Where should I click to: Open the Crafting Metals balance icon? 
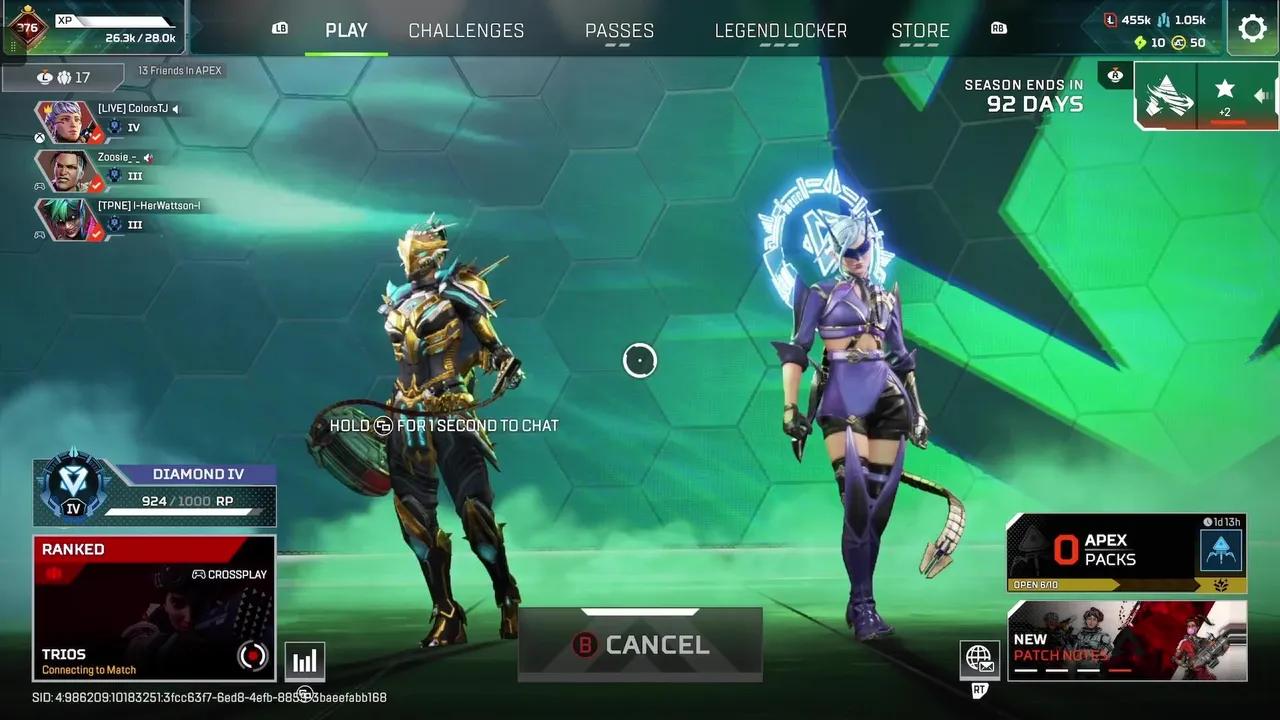tap(1163, 21)
